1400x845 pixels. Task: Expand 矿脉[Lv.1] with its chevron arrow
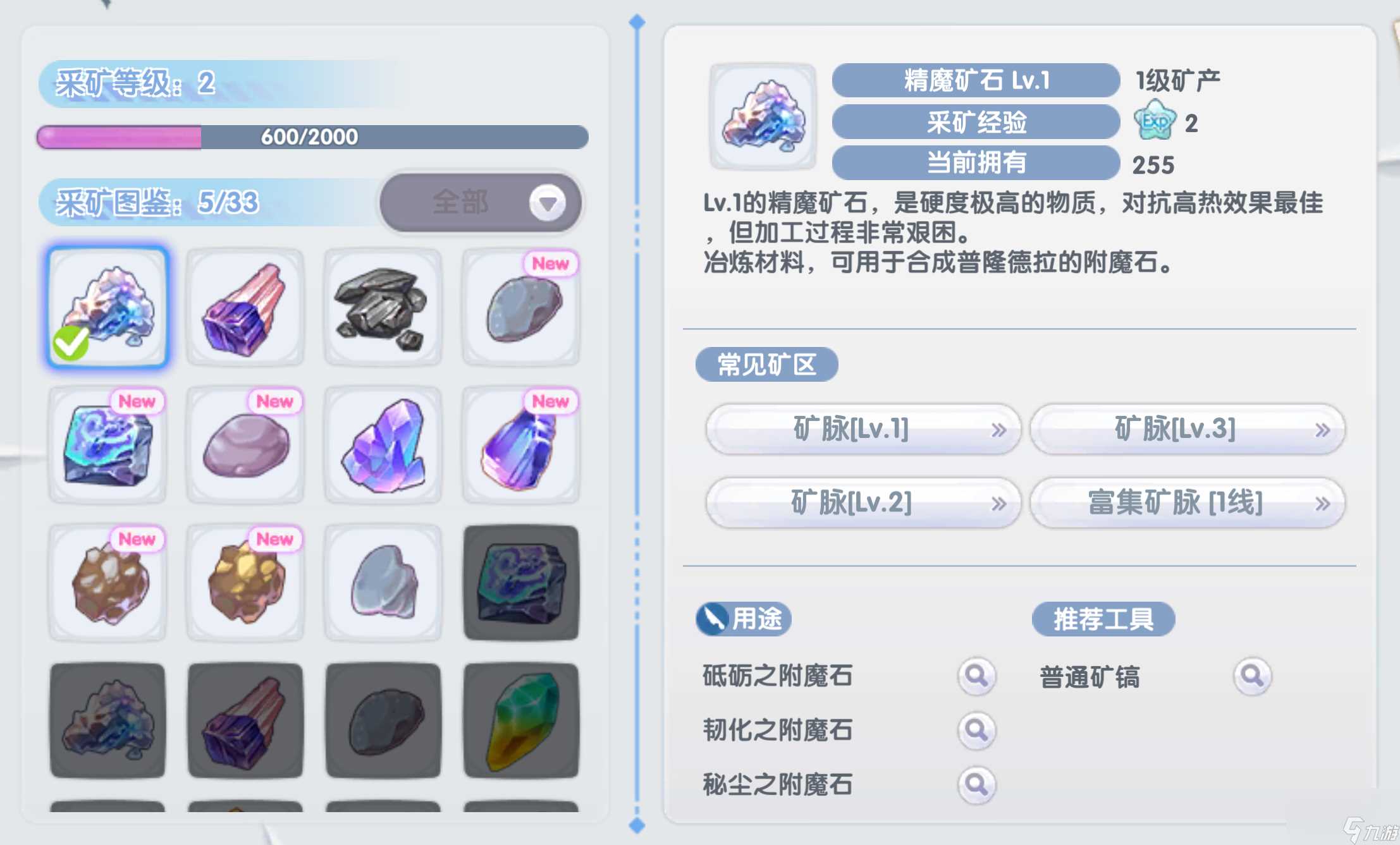pyautogui.click(x=1000, y=429)
